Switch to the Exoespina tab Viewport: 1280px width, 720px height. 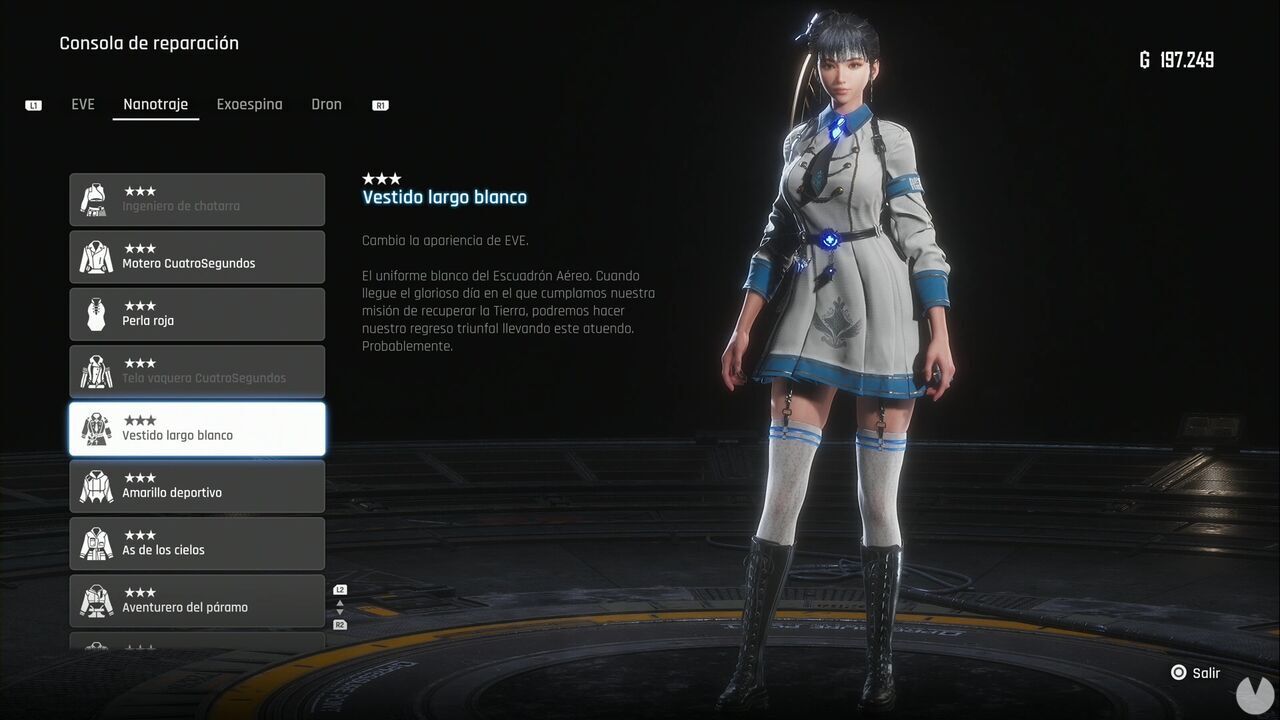[x=249, y=103]
